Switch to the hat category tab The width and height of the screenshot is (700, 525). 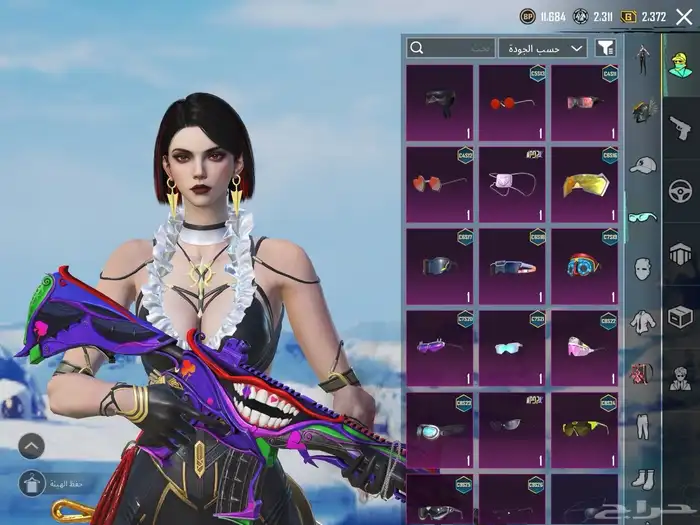[x=642, y=164]
